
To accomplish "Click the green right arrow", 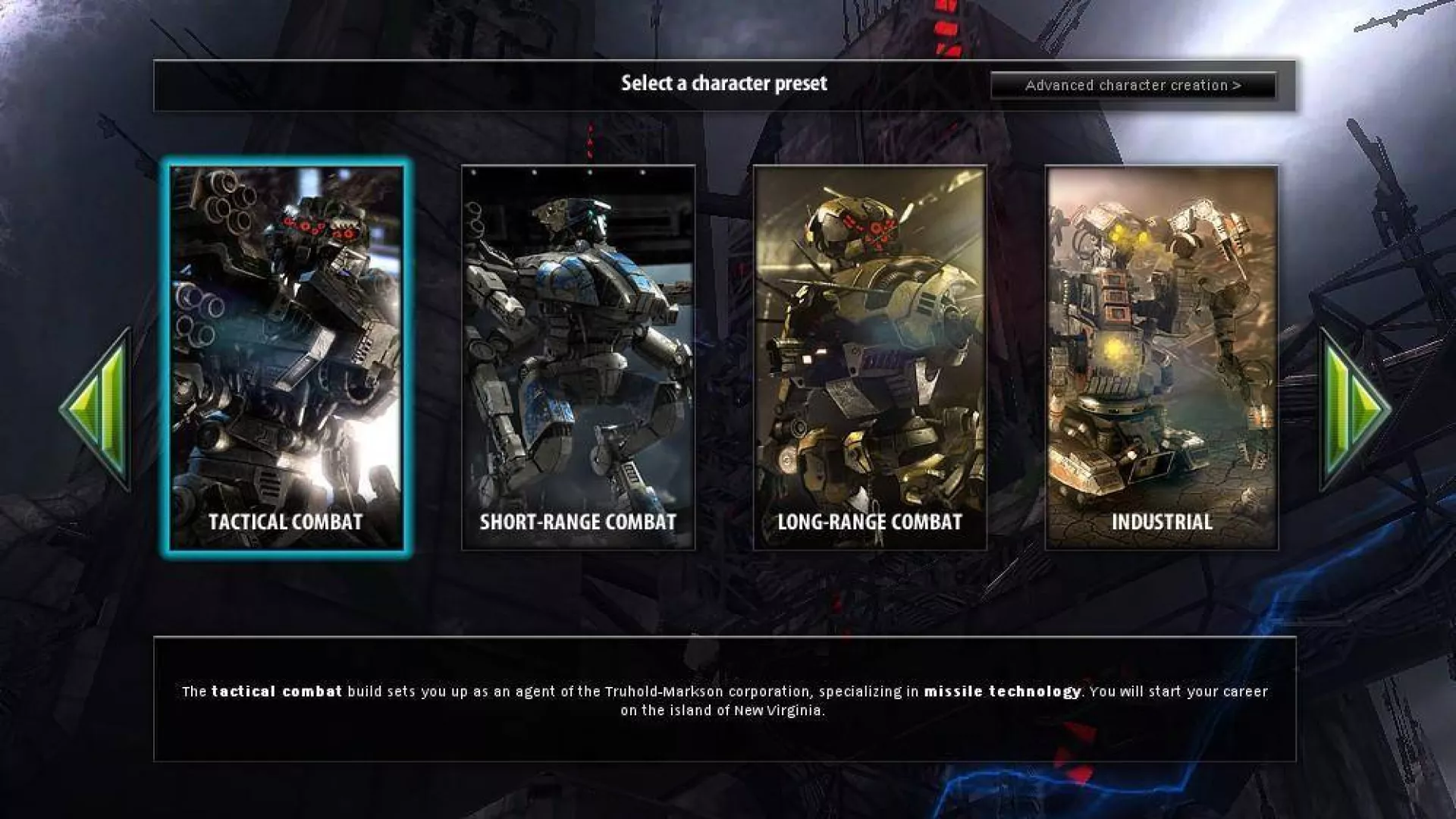I will (1355, 410).
